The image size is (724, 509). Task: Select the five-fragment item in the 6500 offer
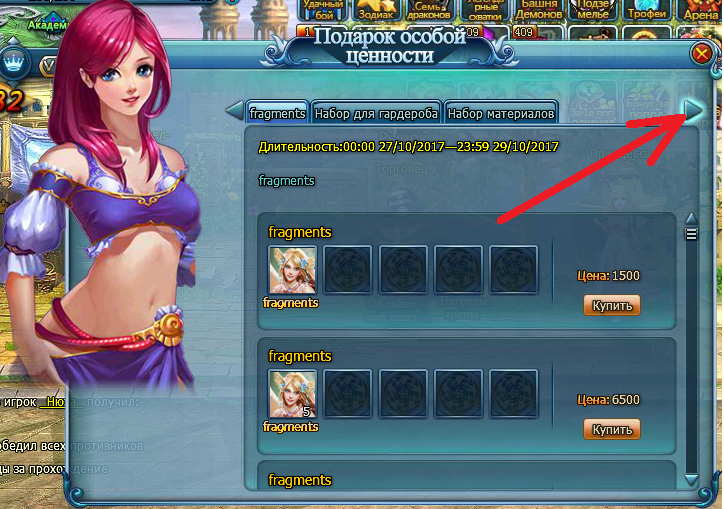(x=293, y=394)
